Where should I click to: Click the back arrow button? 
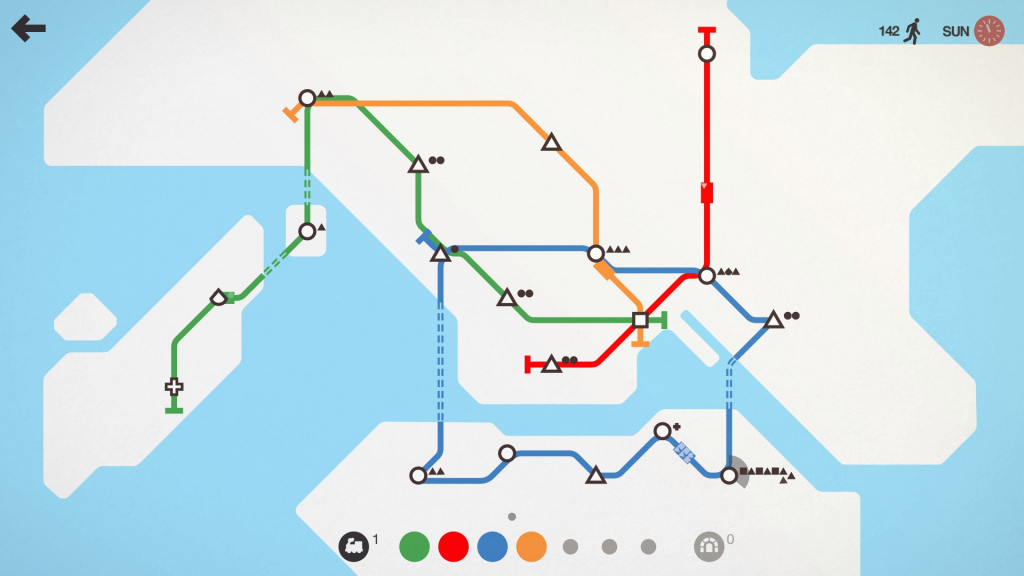29,29
